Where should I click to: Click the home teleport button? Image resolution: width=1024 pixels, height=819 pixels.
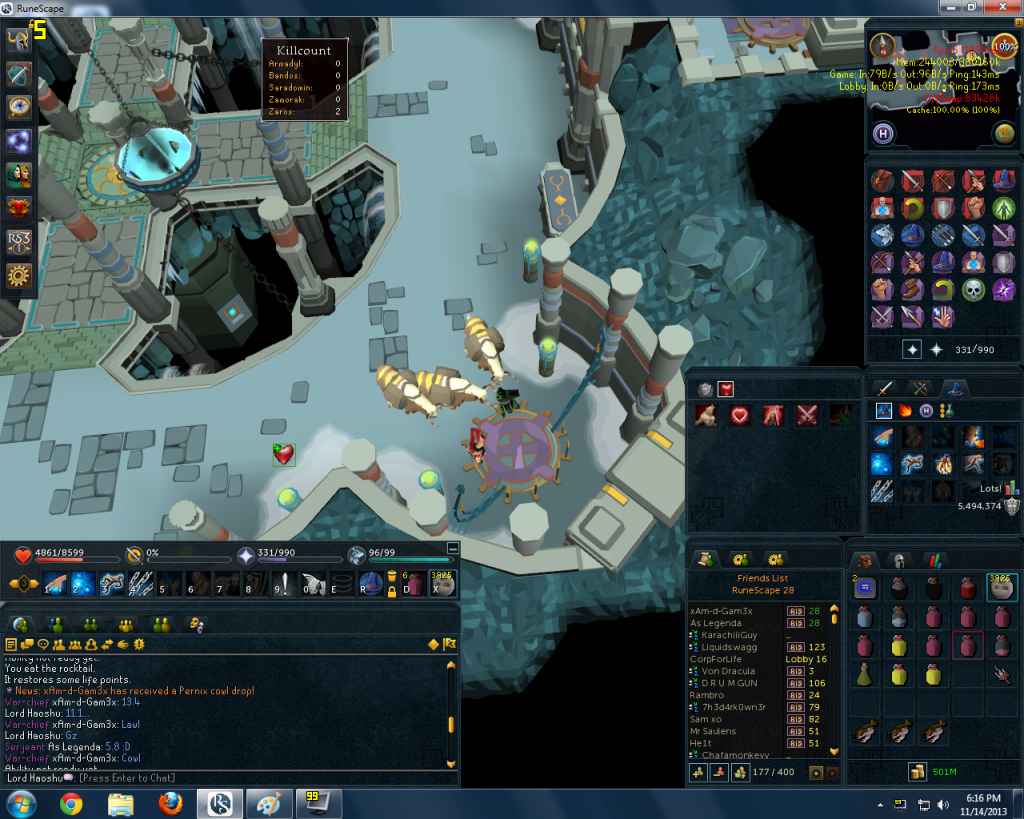[884, 133]
